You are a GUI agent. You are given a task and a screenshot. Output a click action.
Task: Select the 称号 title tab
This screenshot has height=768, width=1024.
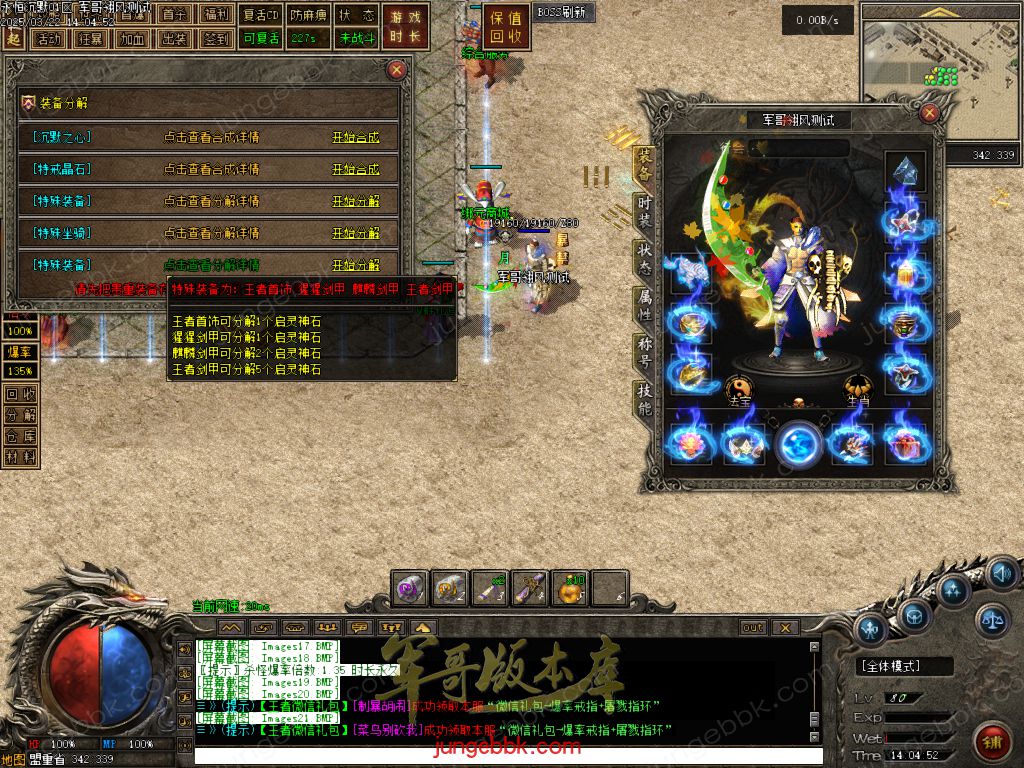(645, 352)
